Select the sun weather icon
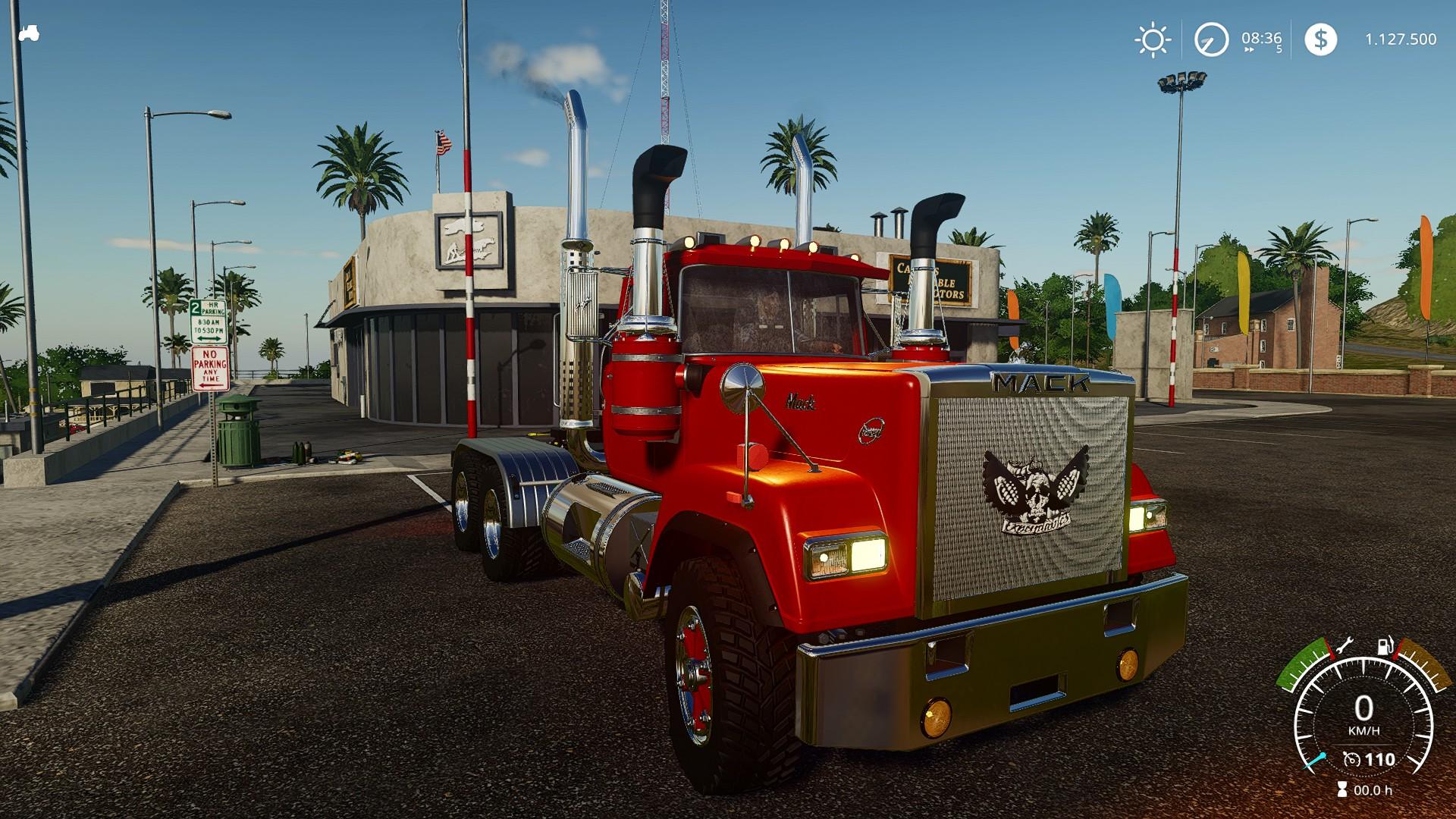The height and width of the screenshot is (819, 1456). point(1152,39)
